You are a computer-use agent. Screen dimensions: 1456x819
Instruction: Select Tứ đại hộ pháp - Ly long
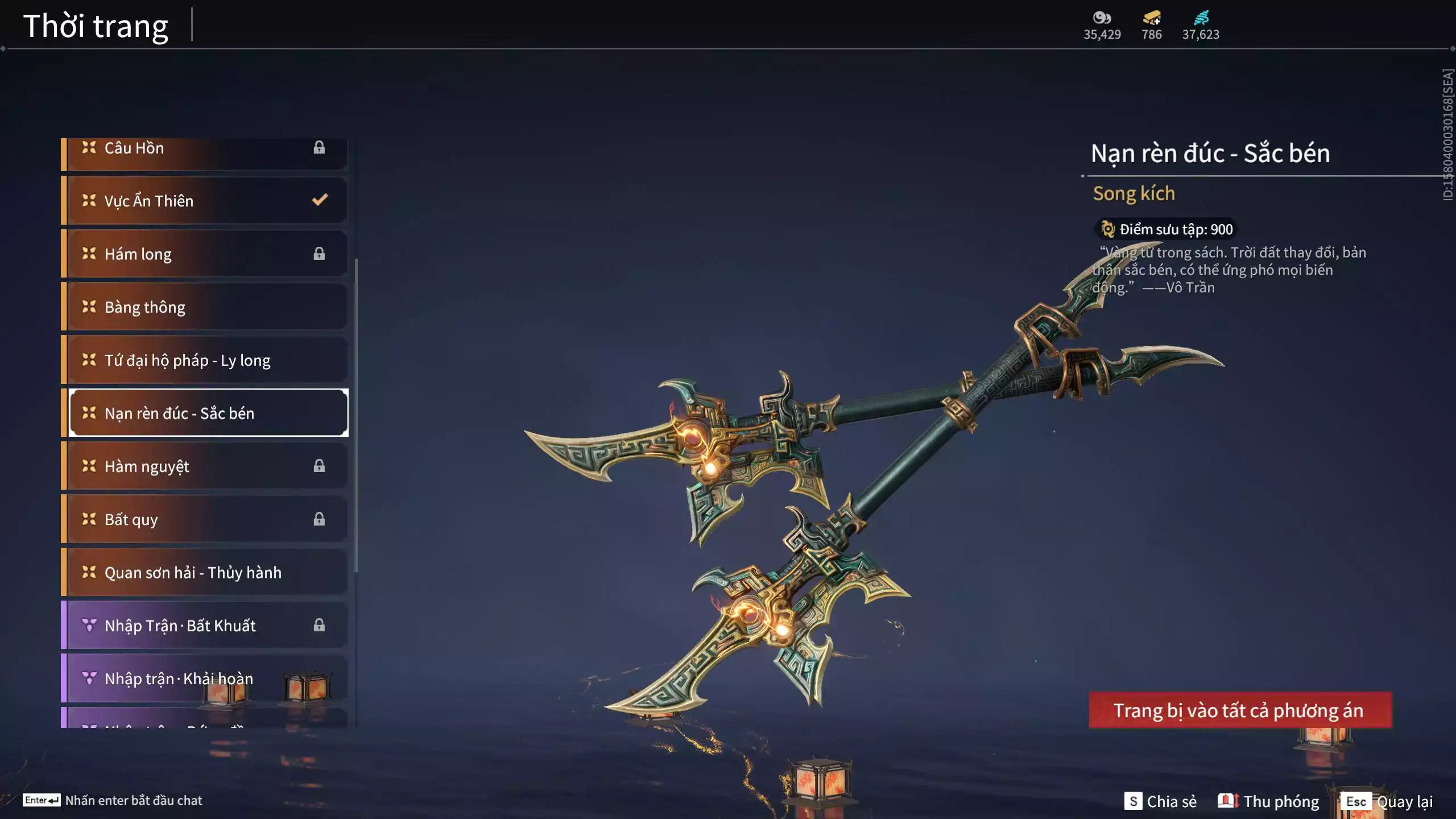coord(205,360)
